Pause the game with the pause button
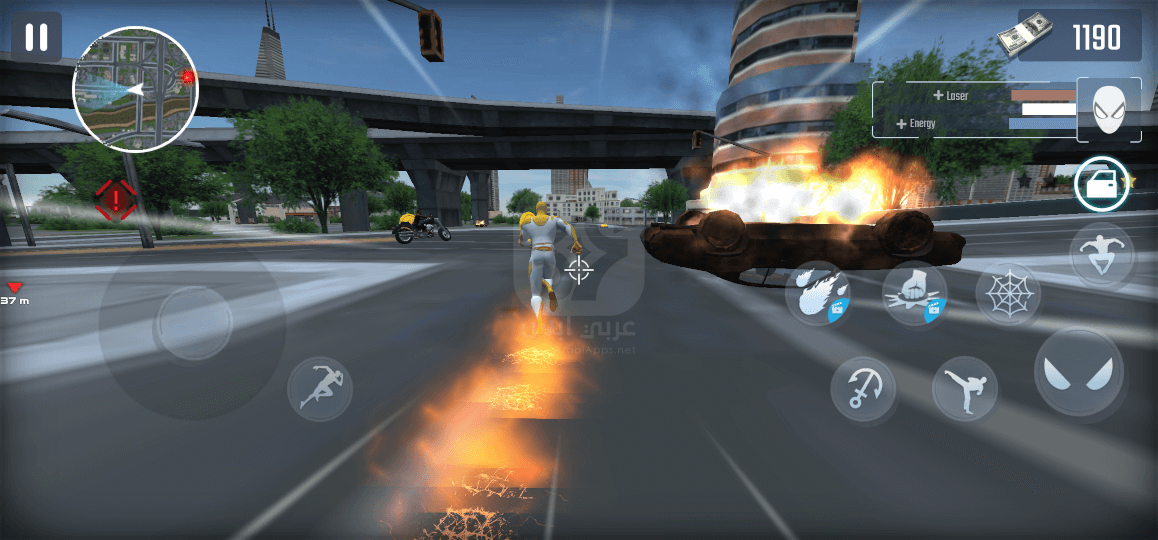Image resolution: width=1158 pixels, height=540 pixels. [37, 38]
